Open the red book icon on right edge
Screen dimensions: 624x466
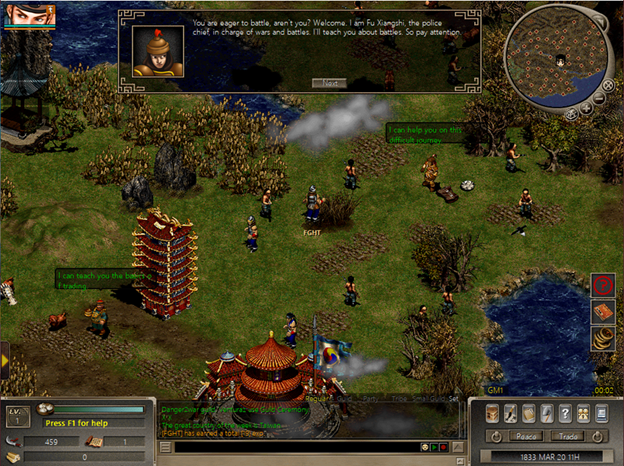[x=603, y=313]
